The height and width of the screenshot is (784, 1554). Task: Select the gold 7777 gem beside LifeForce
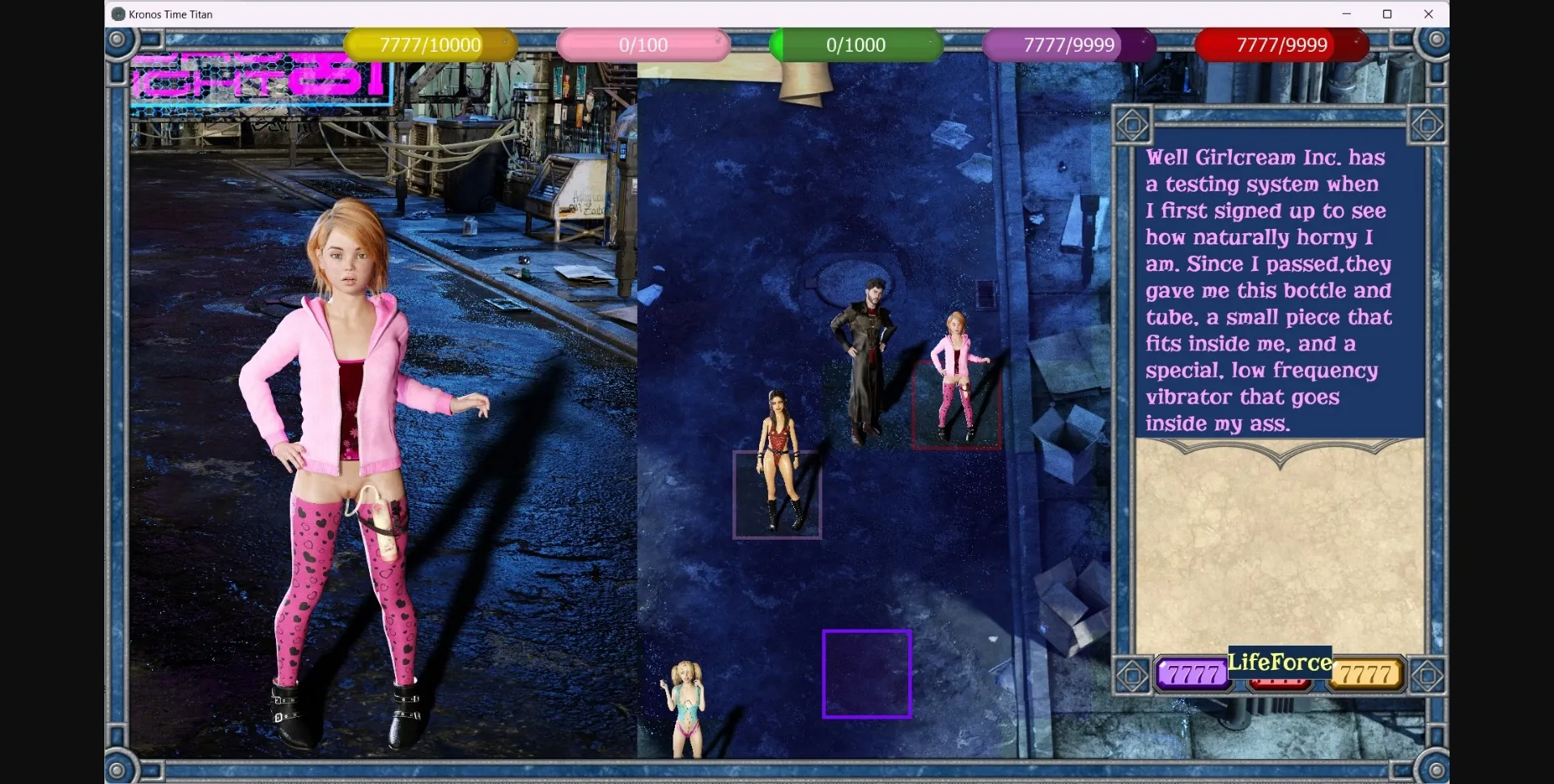(x=1364, y=673)
